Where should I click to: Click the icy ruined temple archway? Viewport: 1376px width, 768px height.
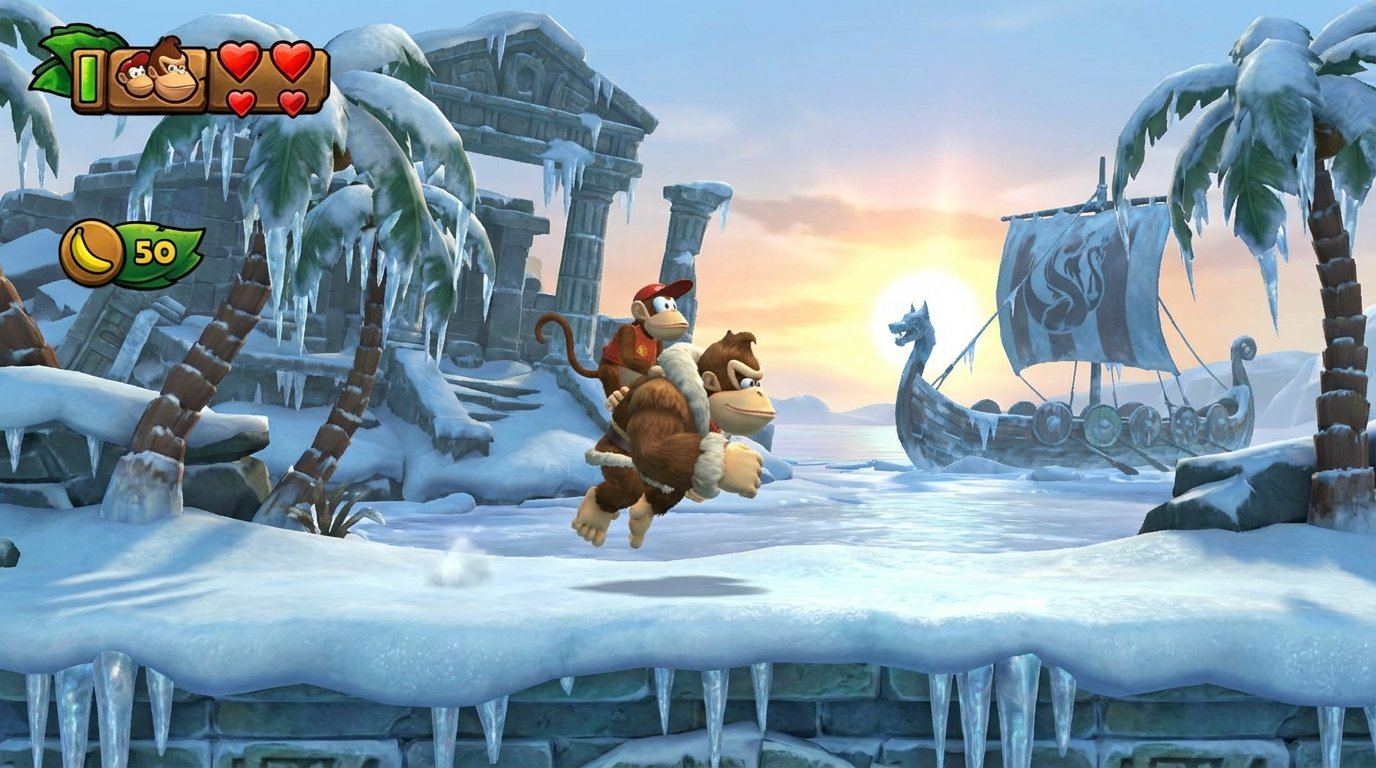[x=520, y=140]
